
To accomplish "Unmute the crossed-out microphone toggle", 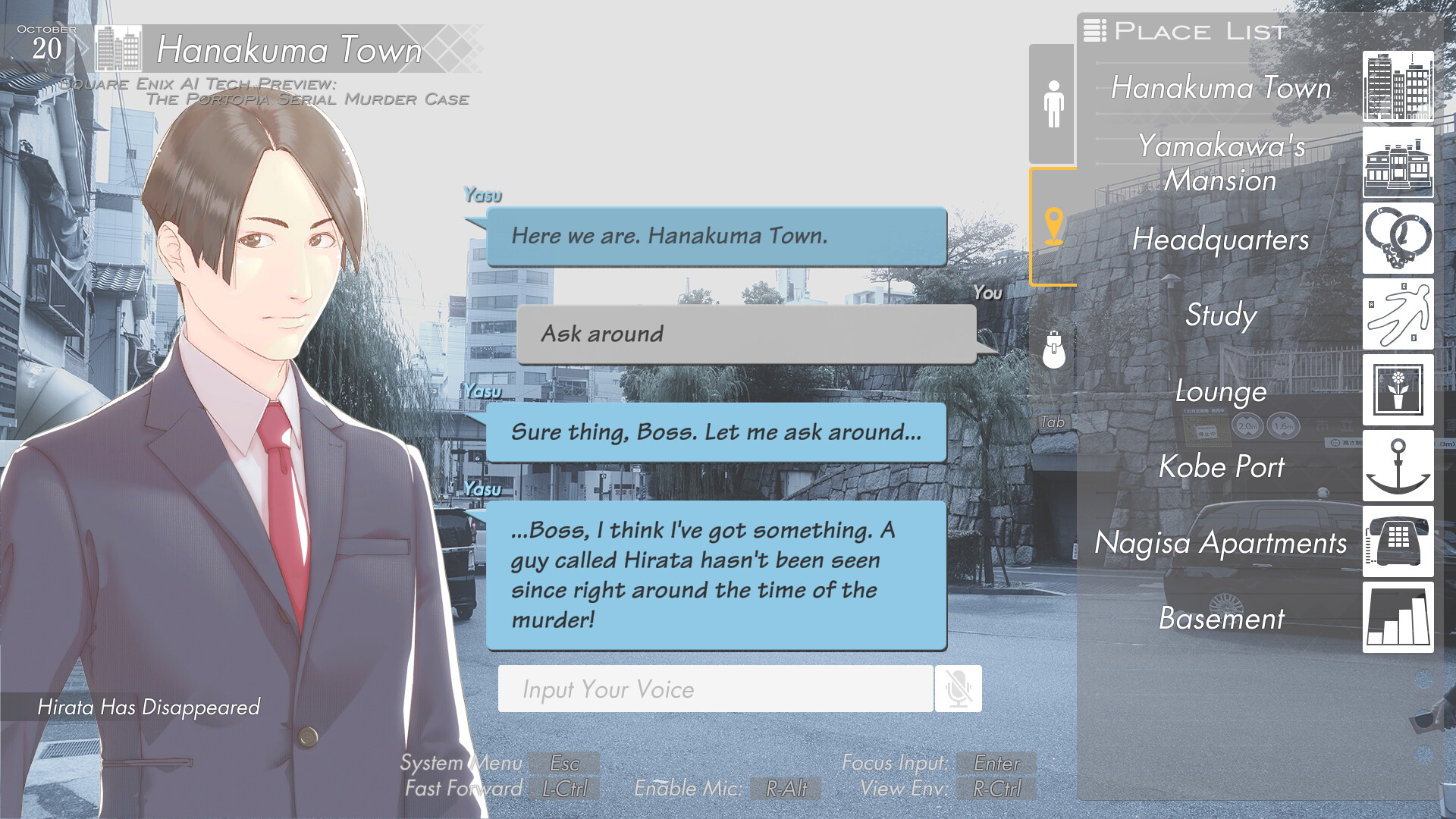I will (958, 689).
